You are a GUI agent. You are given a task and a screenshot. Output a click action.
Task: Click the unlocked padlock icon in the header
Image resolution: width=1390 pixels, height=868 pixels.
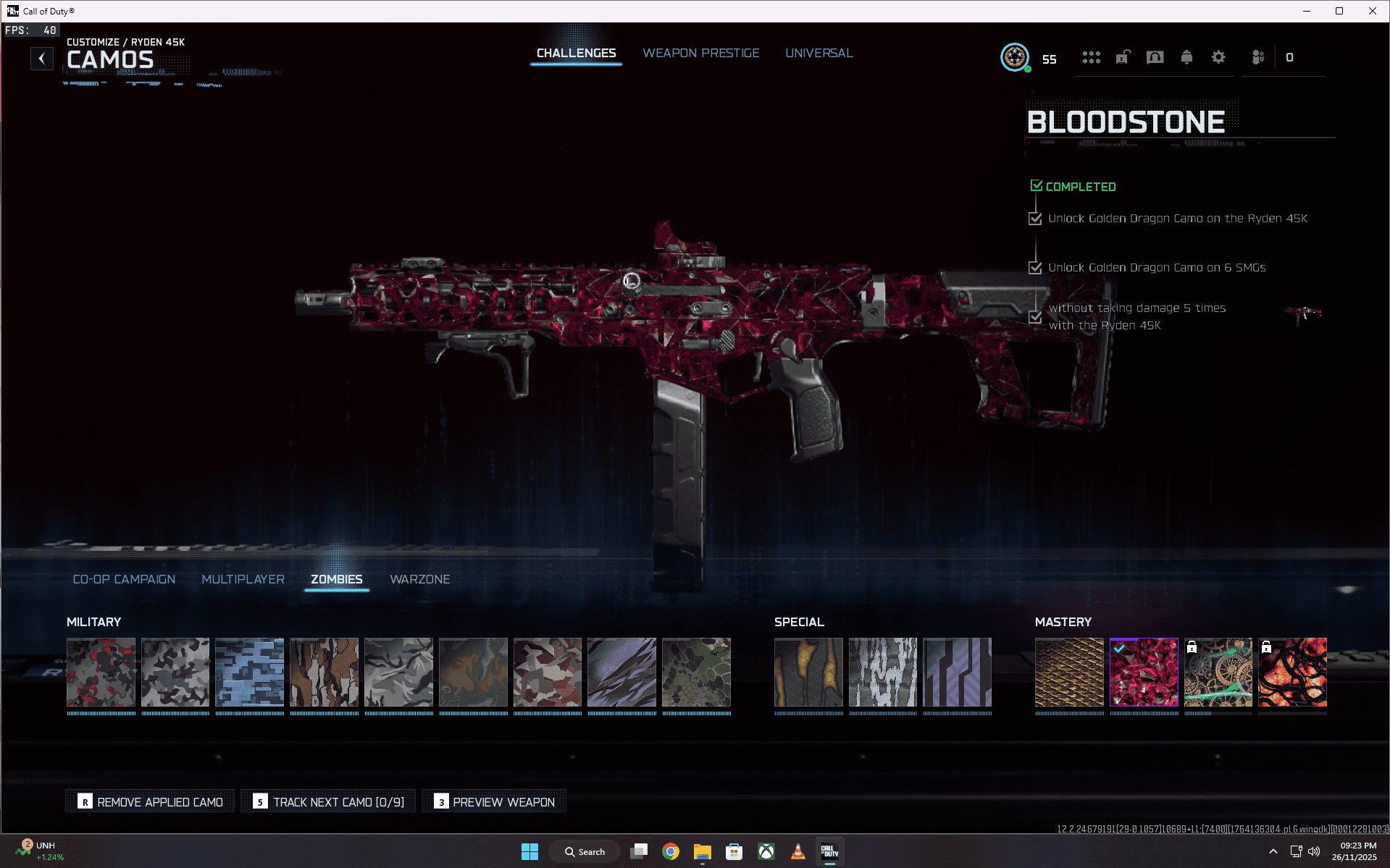click(x=1123, y=57)
